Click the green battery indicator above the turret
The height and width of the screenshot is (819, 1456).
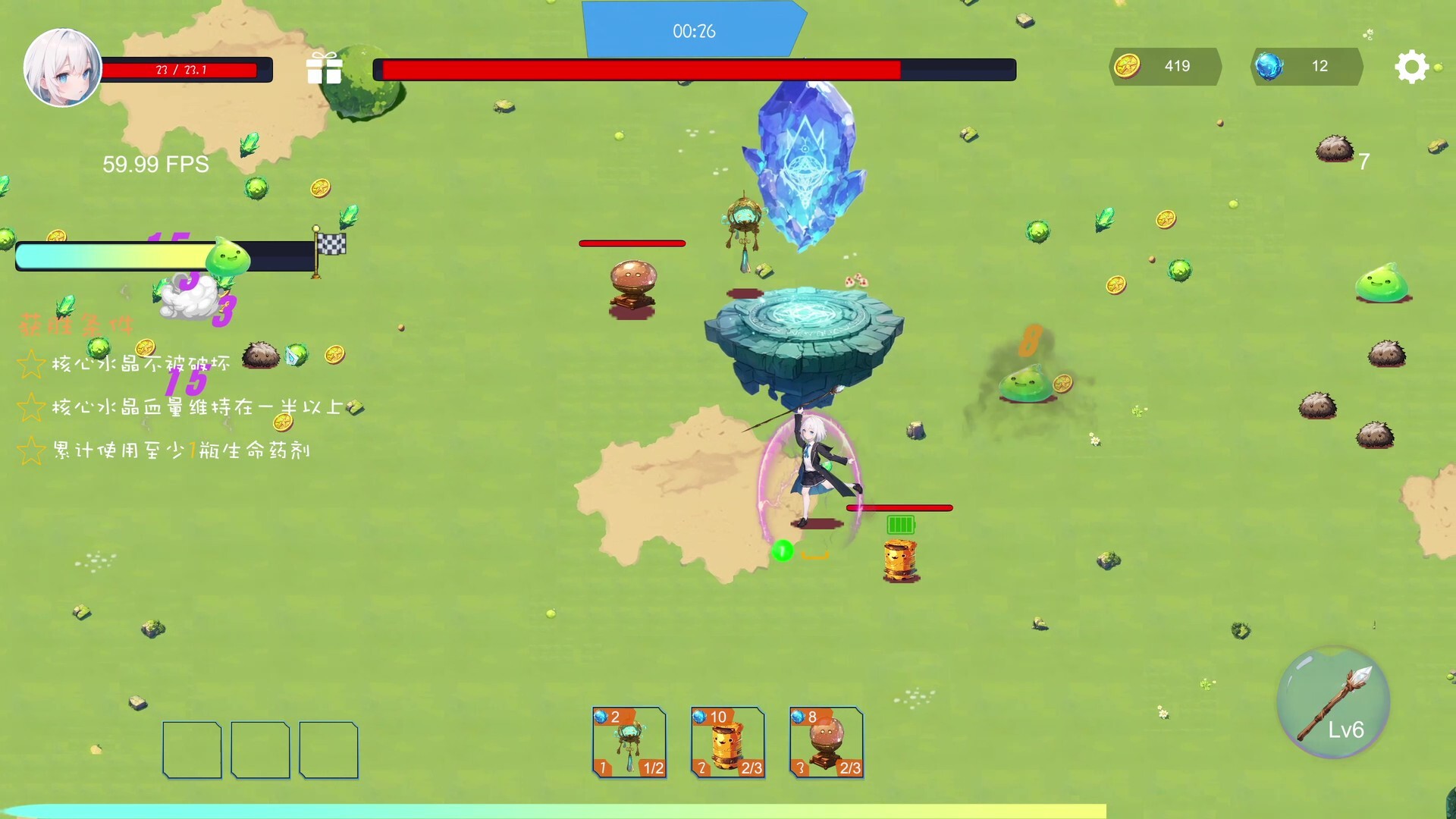901,523
